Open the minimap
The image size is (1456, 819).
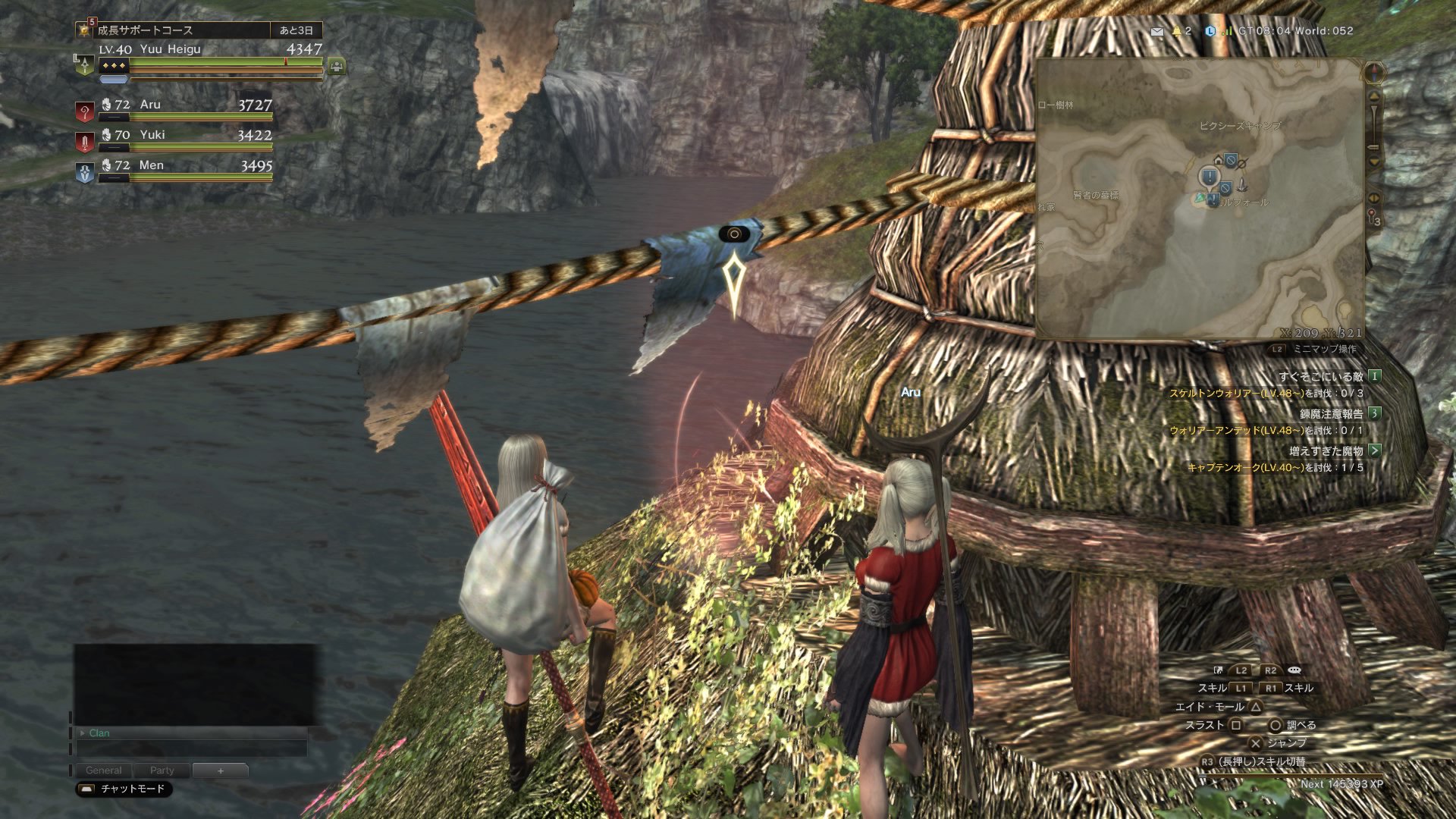click(x=1200, y=199)
